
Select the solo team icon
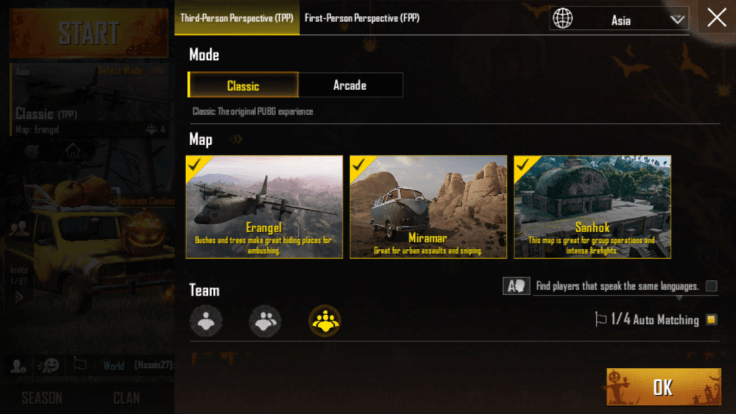click(207, 320)
